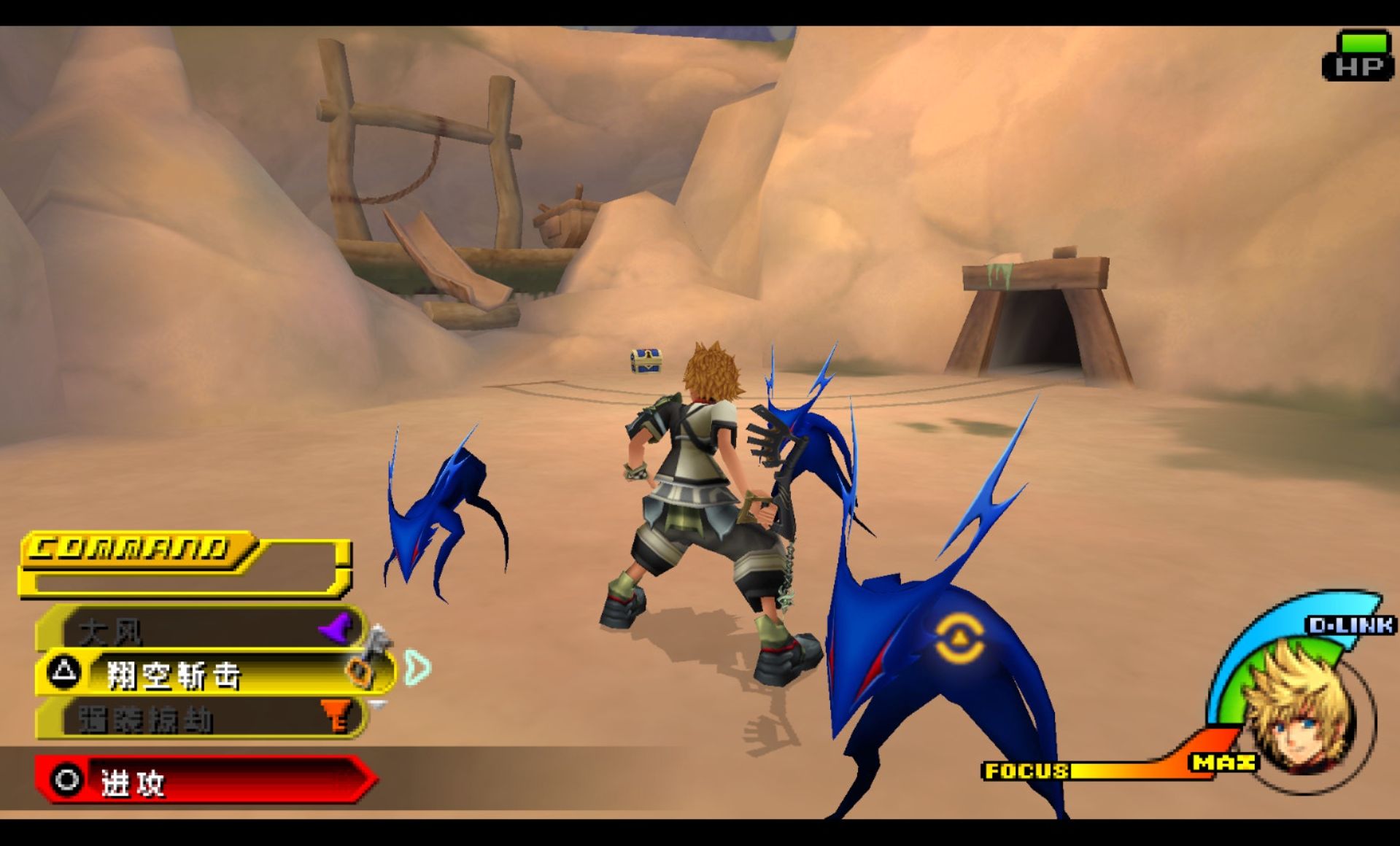Choose the 强袭掠劫 command slot
This screenshot has height=846, width=1400.
point(197,718)
